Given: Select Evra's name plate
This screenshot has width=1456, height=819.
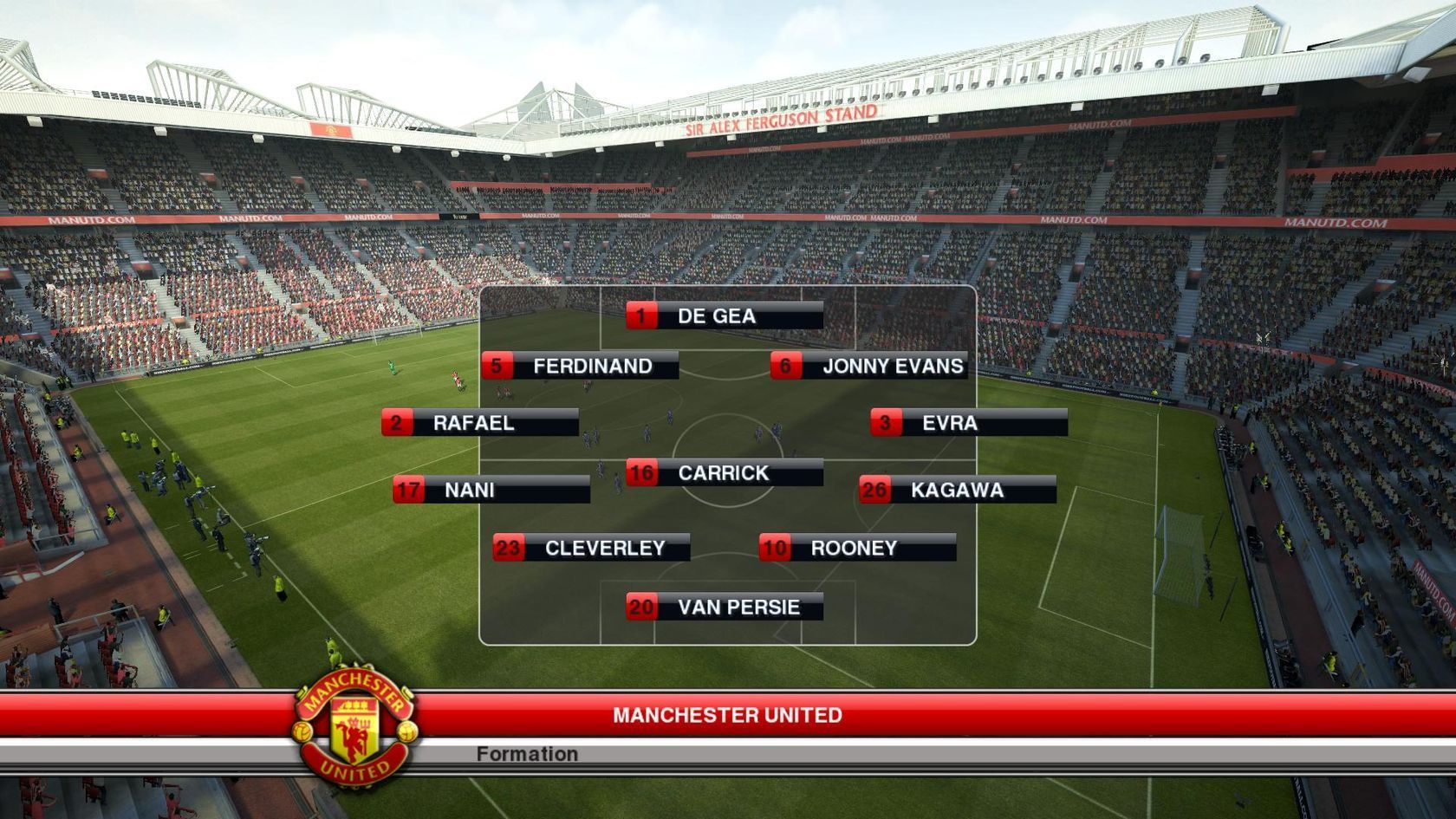Looking at the screenshot, I should tap(969, 423).
